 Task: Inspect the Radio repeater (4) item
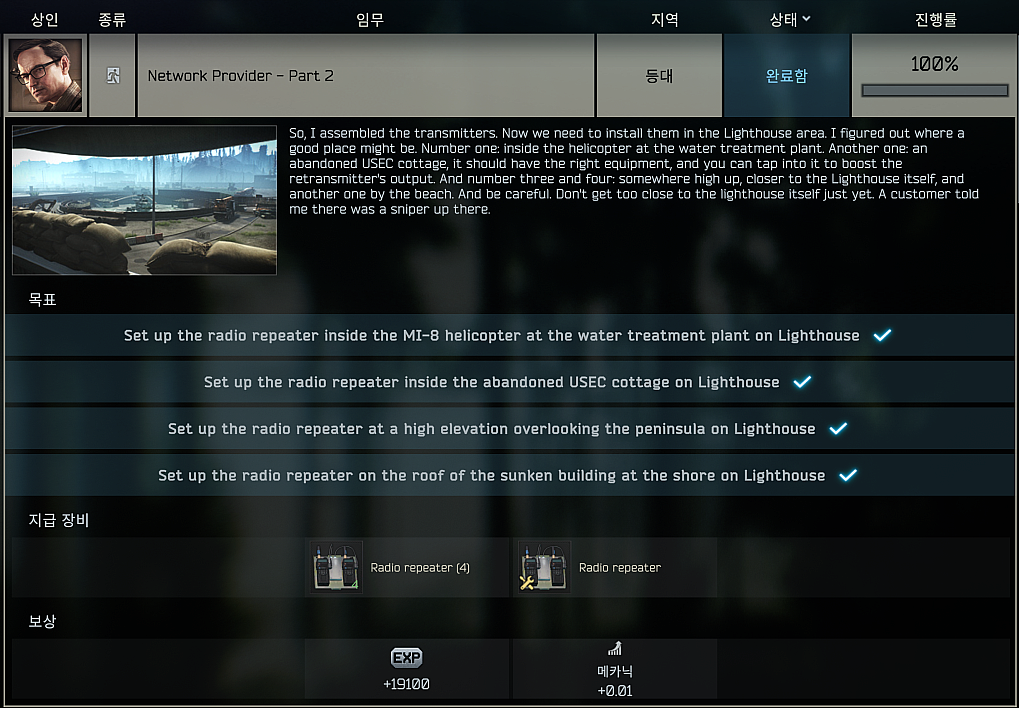(337, 568)
